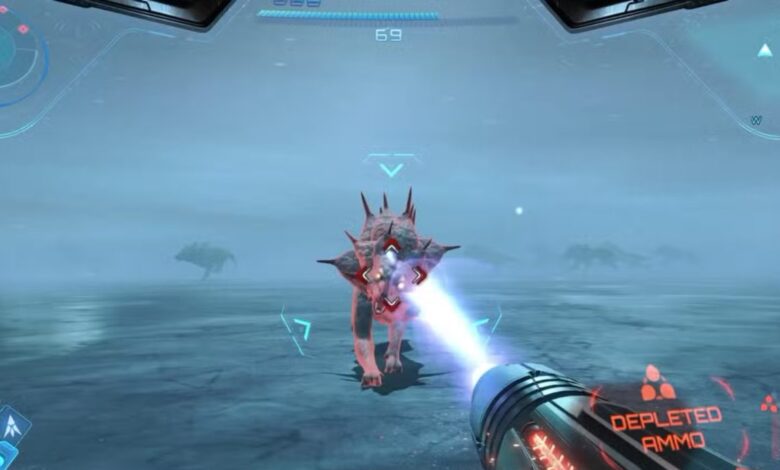Click the white arrow compass marker
This screenshot has height=470, width=780.
pyautogui.click(x=765, y=51)
